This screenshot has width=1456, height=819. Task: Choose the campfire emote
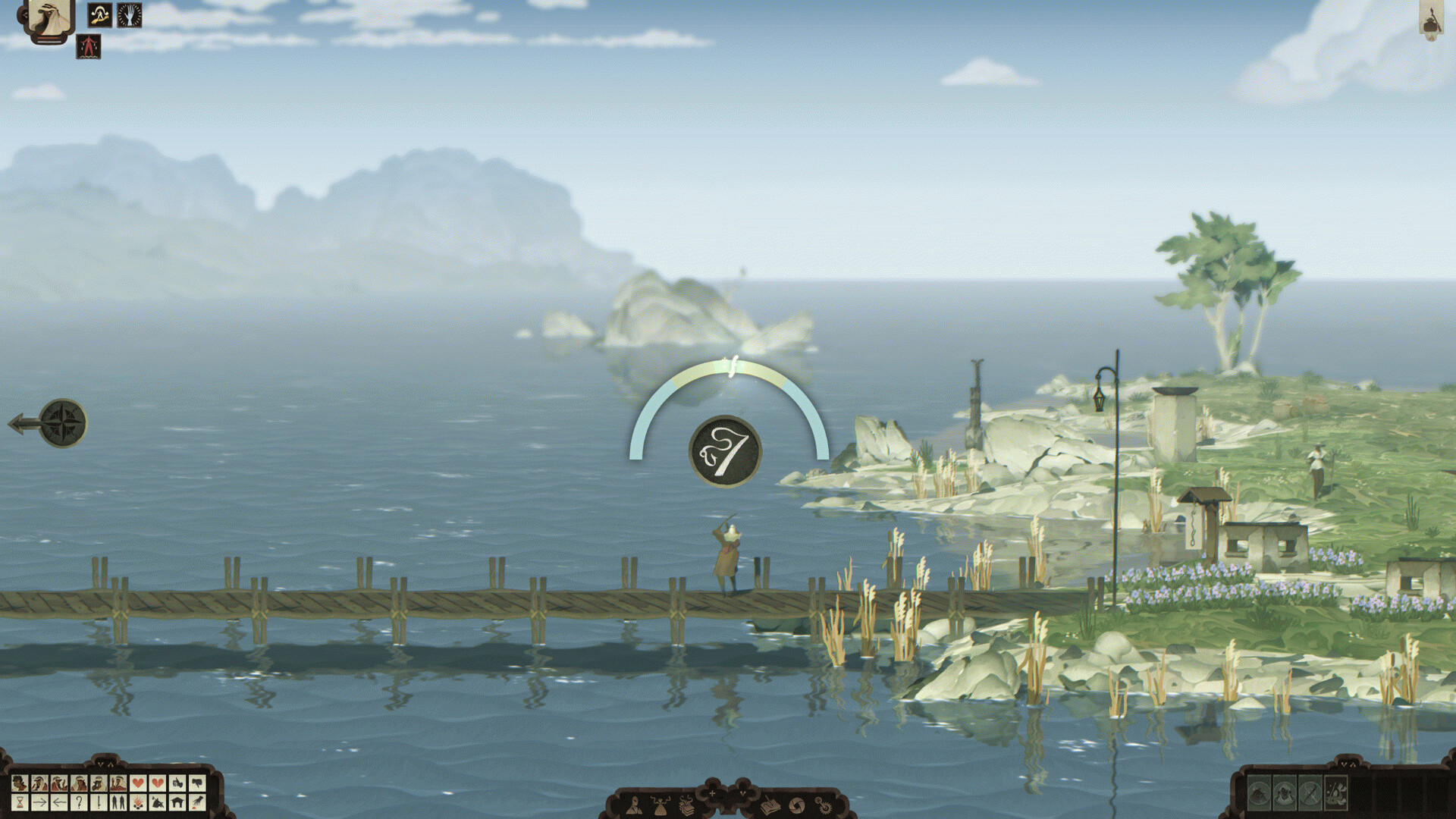tap(138, 802)
